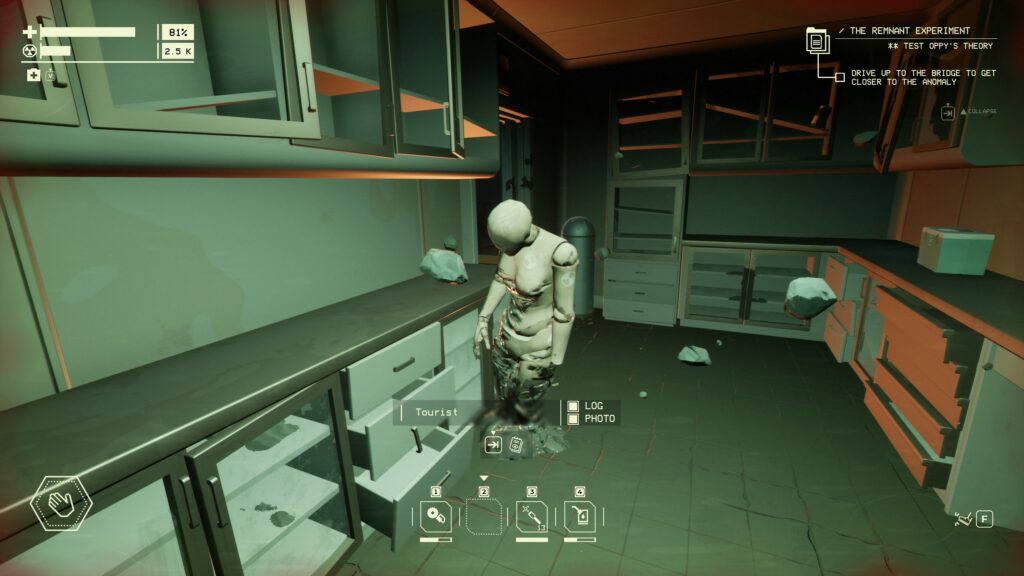Select the impact hammer tool in slot 1

(436, 517)
